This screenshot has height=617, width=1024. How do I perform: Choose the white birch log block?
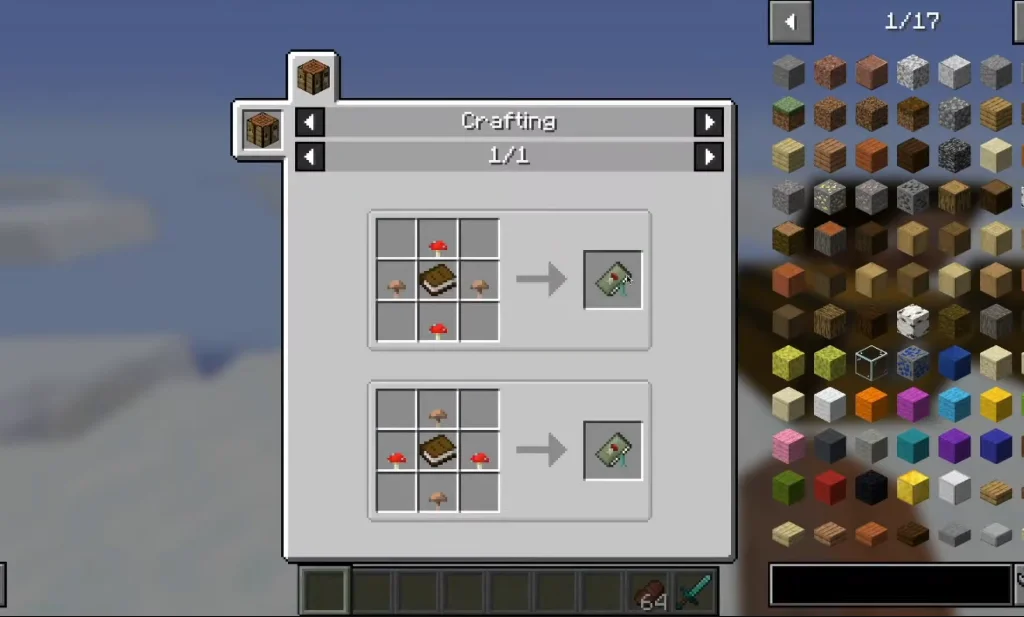[x=912, y=321]
